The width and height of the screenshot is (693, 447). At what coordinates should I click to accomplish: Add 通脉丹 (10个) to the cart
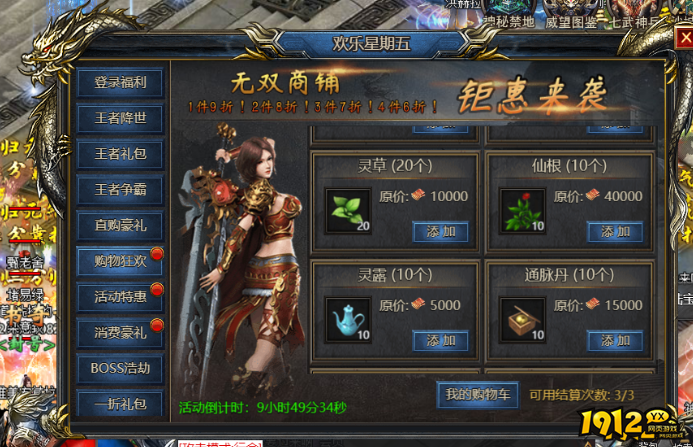click(615, 340)
